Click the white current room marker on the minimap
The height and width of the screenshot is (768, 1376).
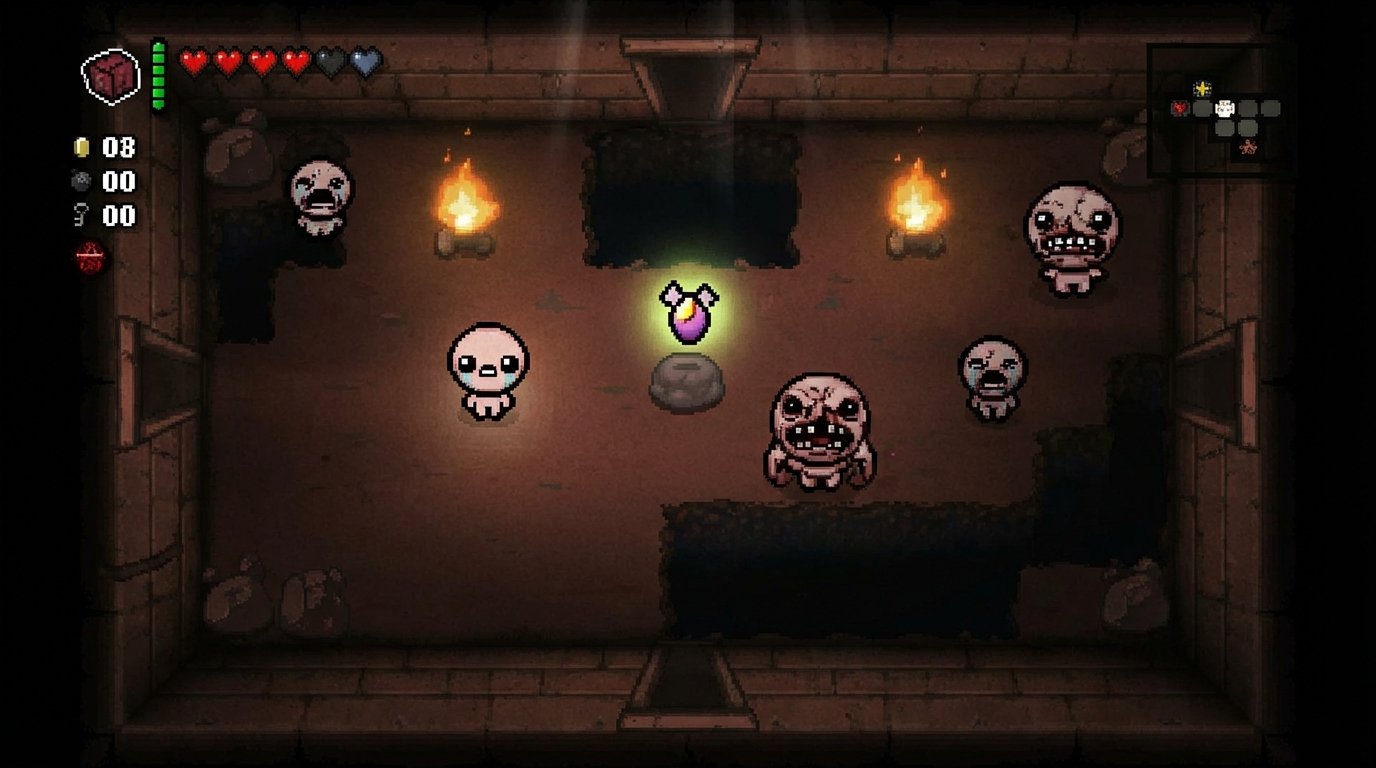1225,107
